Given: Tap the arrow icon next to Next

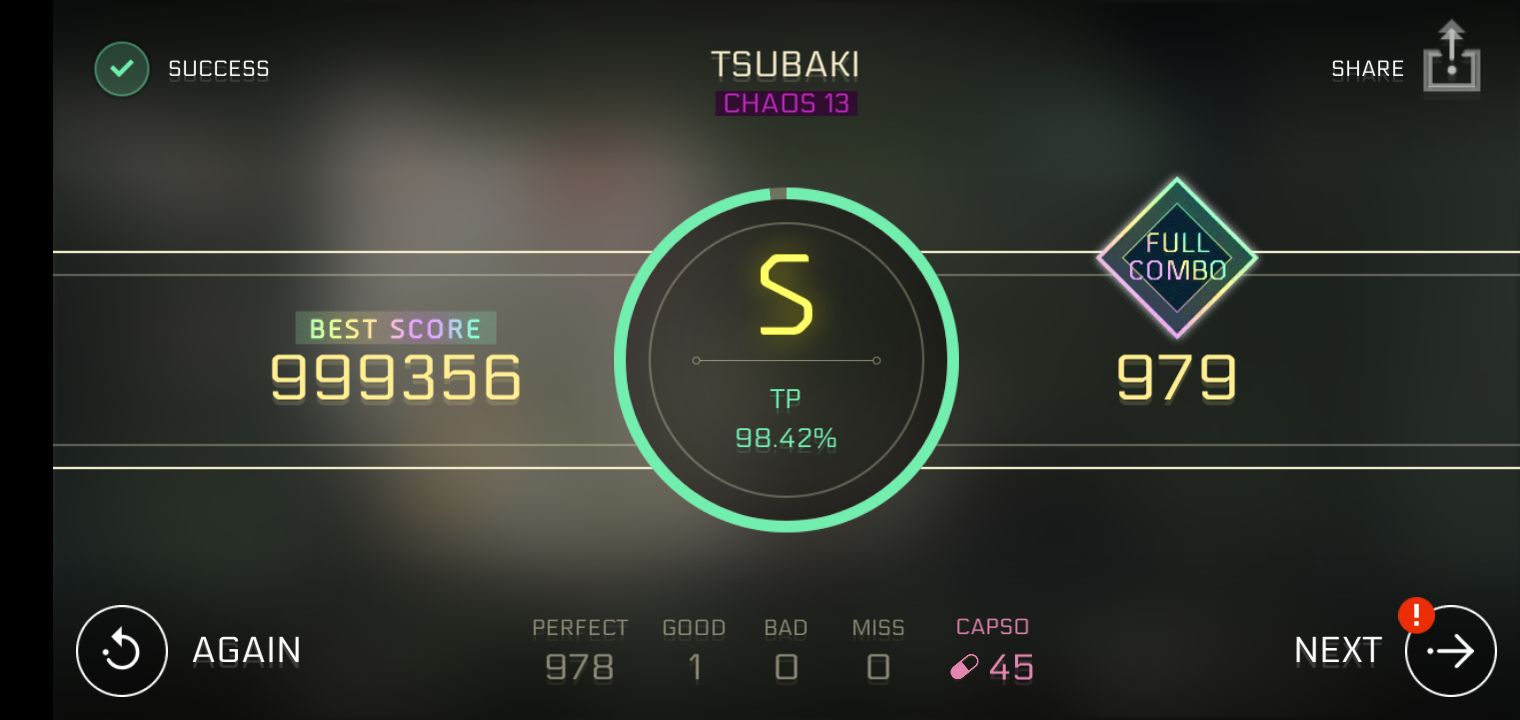Looking at the screenshot, I should pyautogui.click(x=1450, y=650).
